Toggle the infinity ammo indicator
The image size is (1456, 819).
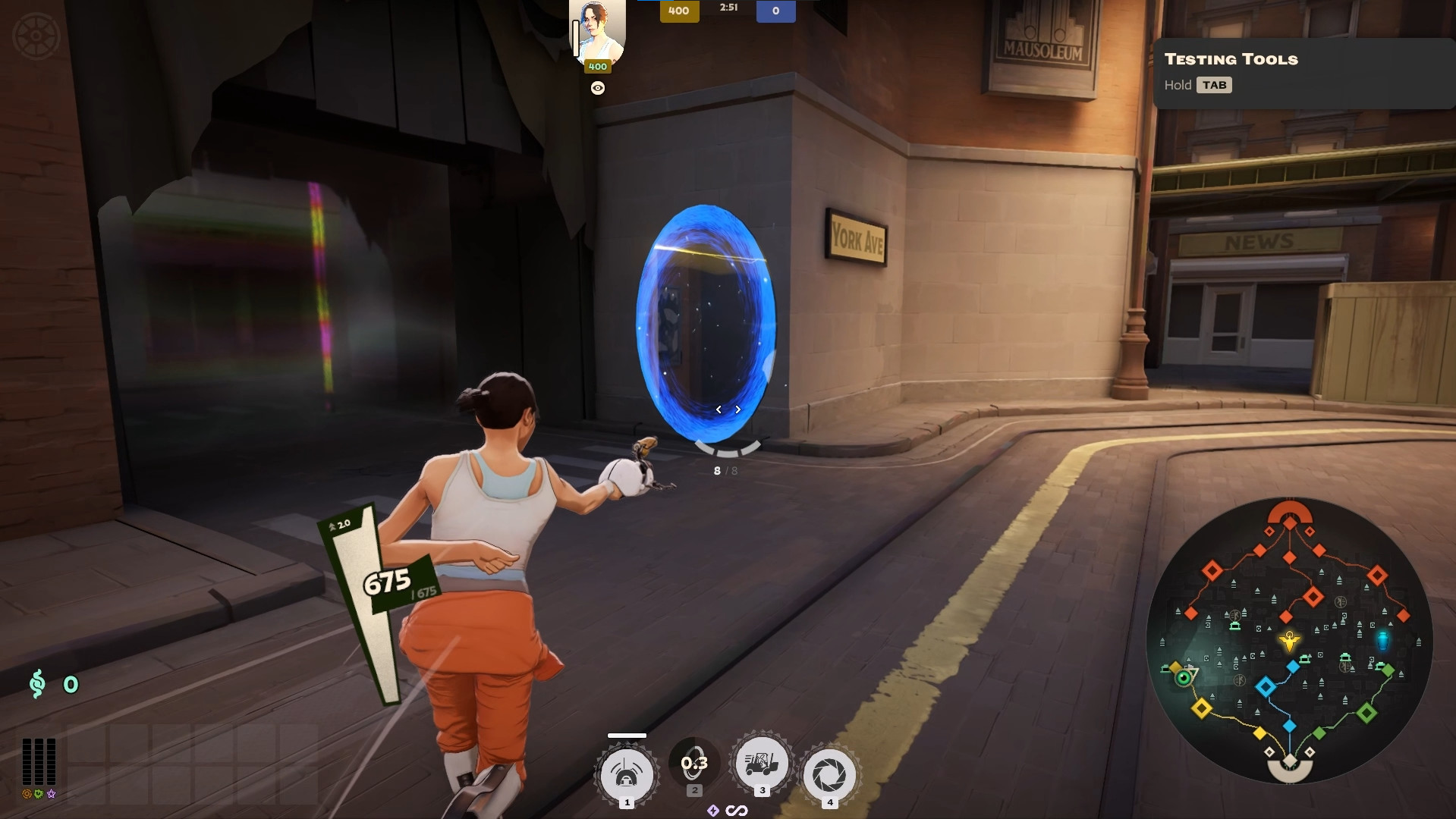click(x=737, y=811)
